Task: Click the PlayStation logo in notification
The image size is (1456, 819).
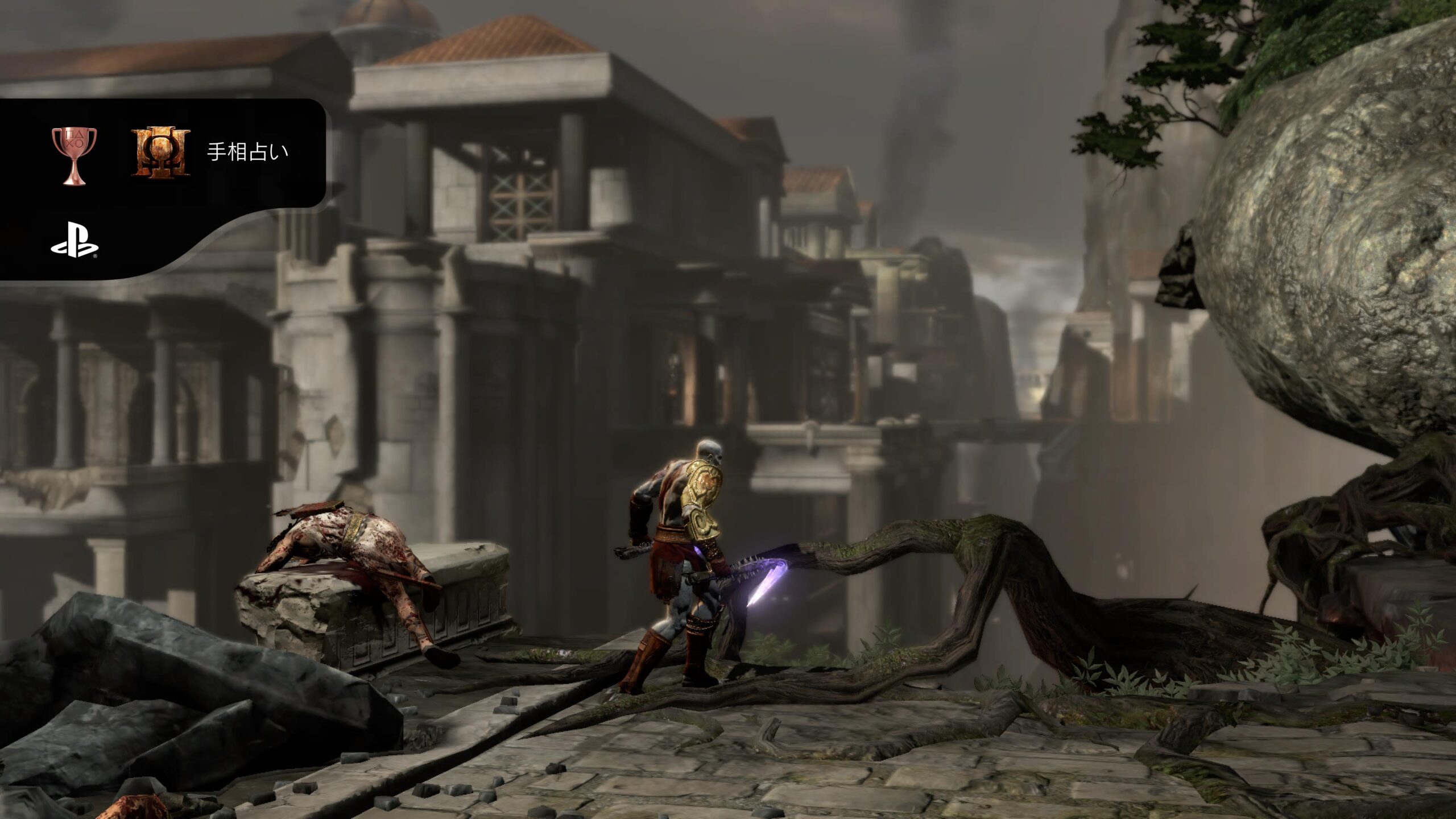Action: pos(75,245)
